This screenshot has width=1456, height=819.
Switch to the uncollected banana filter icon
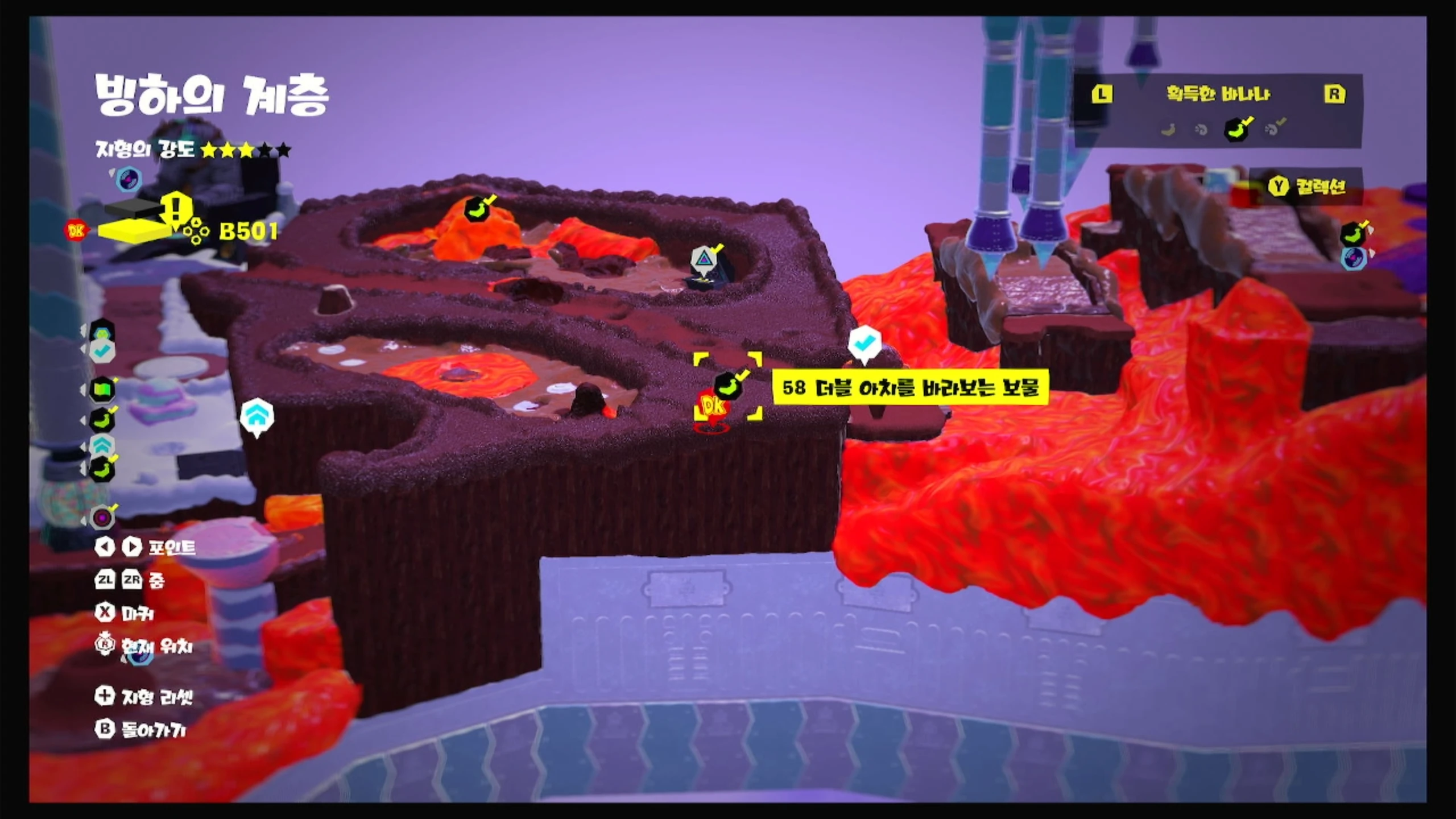pos(1168,130)
